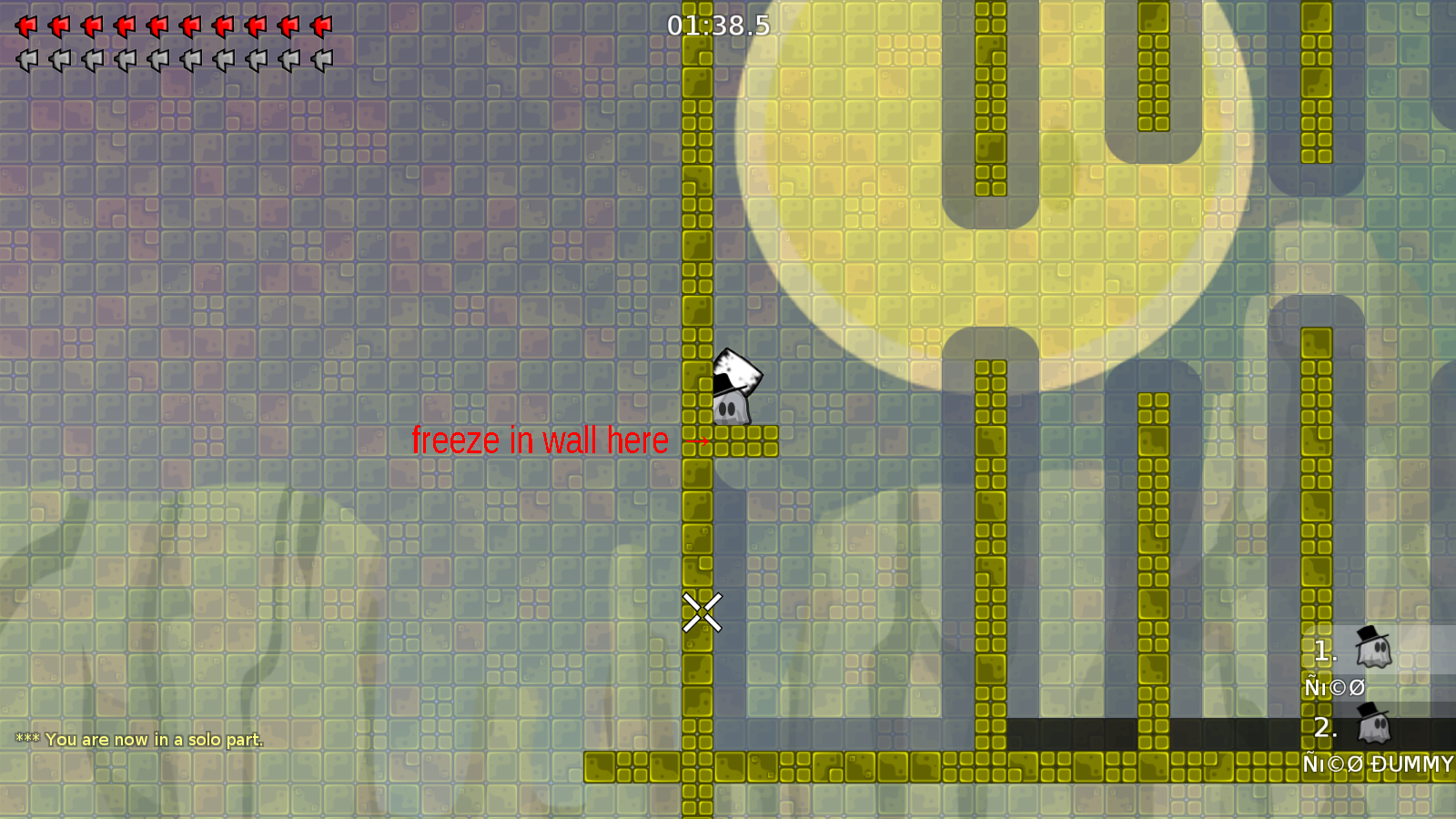Click the red freeze in wall annotation
This screenshot has height=819, width=1456.
(540, 440)
